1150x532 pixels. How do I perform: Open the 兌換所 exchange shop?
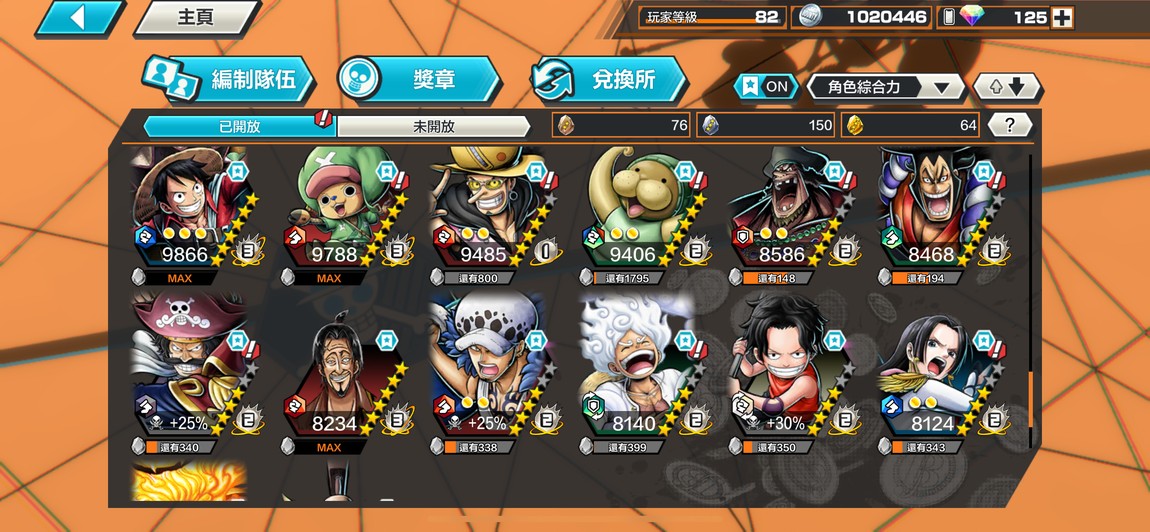coord(609,80)
